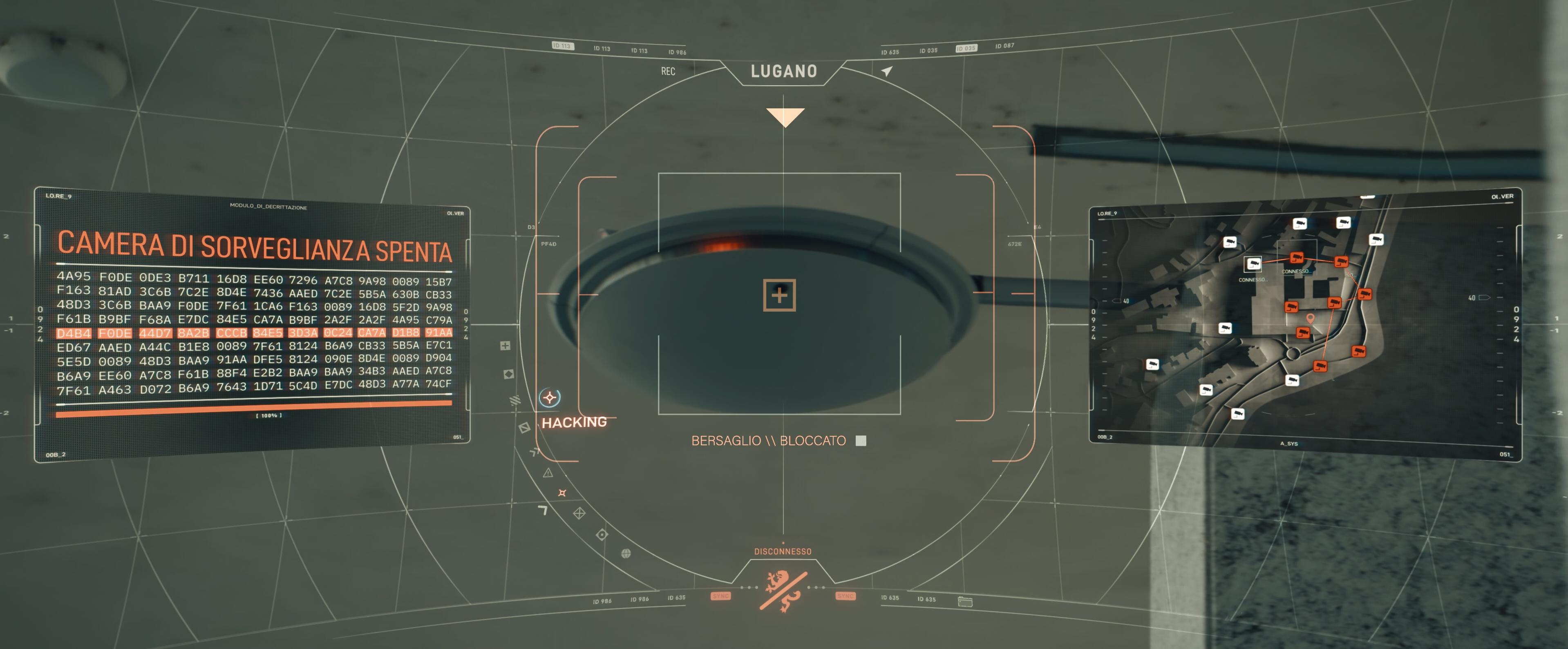
Task: Click the navigation arrow beside LUGANO
Action: 887,71
